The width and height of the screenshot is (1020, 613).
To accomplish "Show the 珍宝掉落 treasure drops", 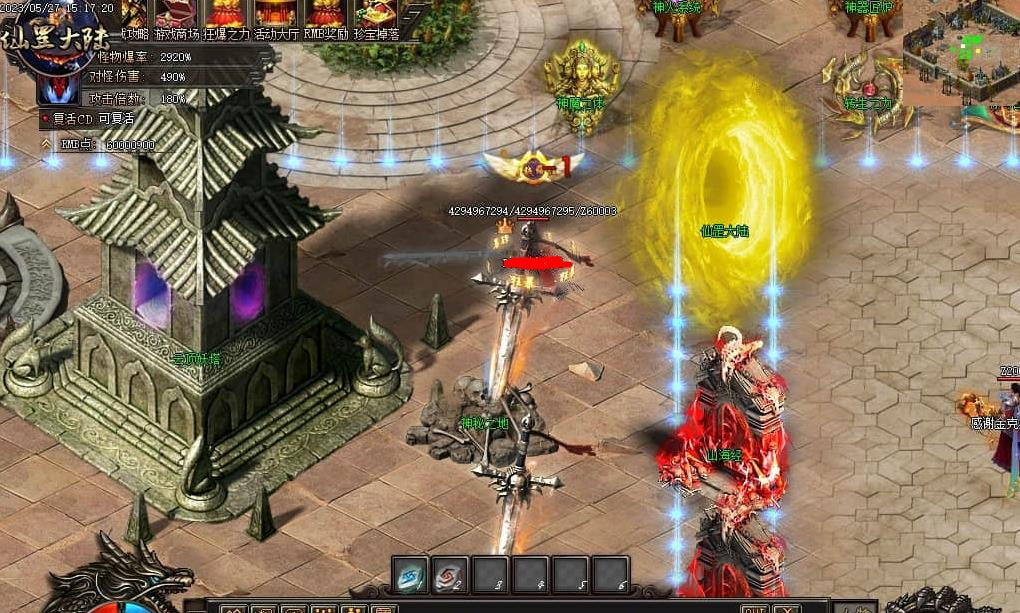I will click(x=377, y=15).
